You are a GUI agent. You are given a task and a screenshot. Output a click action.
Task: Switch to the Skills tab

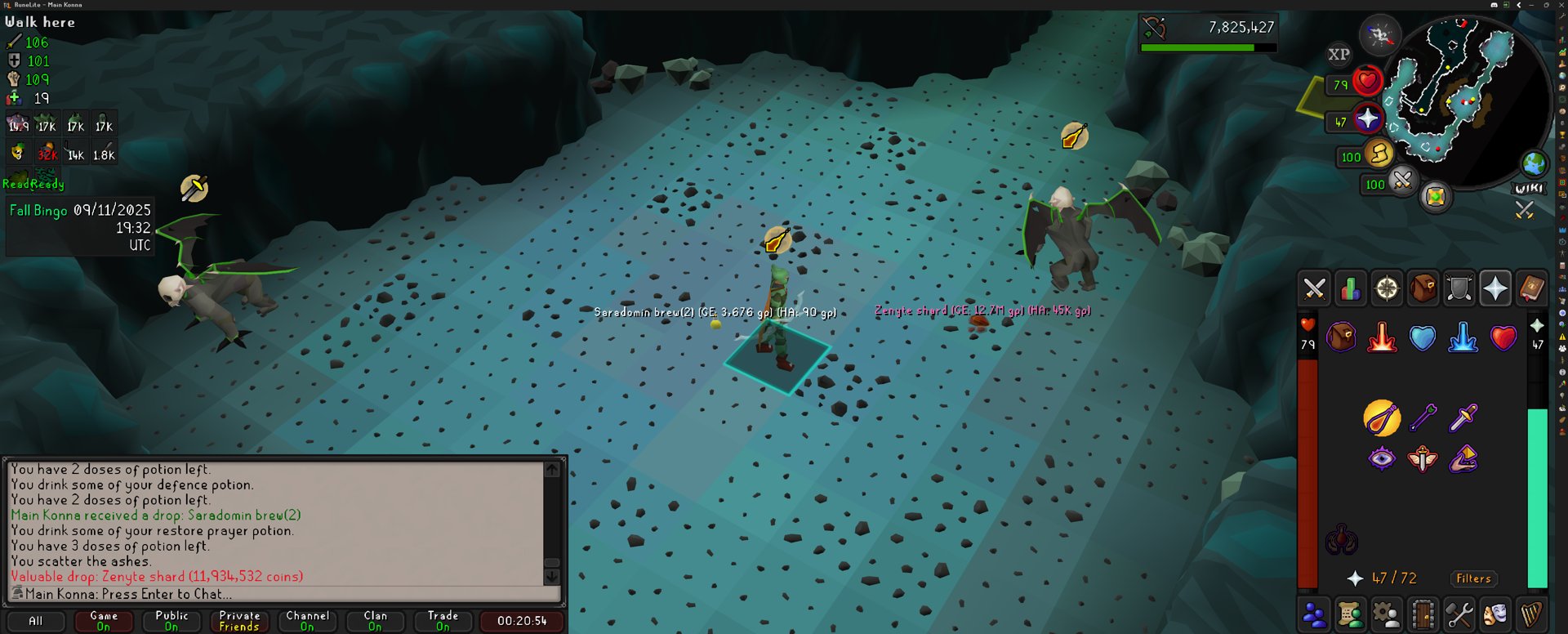[x=1350, y=288]
